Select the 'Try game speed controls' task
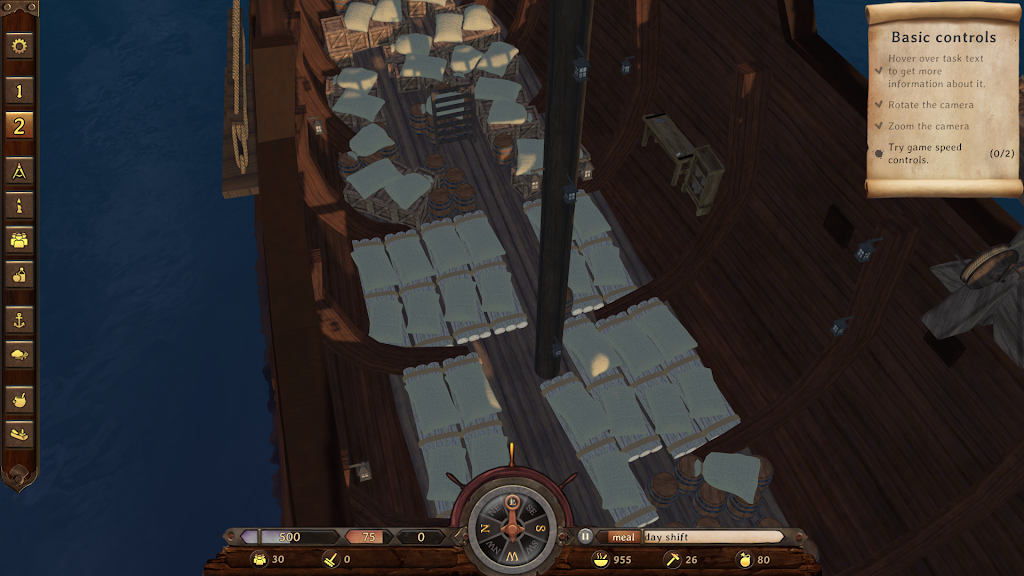Viewport: 1024px width, 576px height. pyautogui.click(x=925, y=153)
